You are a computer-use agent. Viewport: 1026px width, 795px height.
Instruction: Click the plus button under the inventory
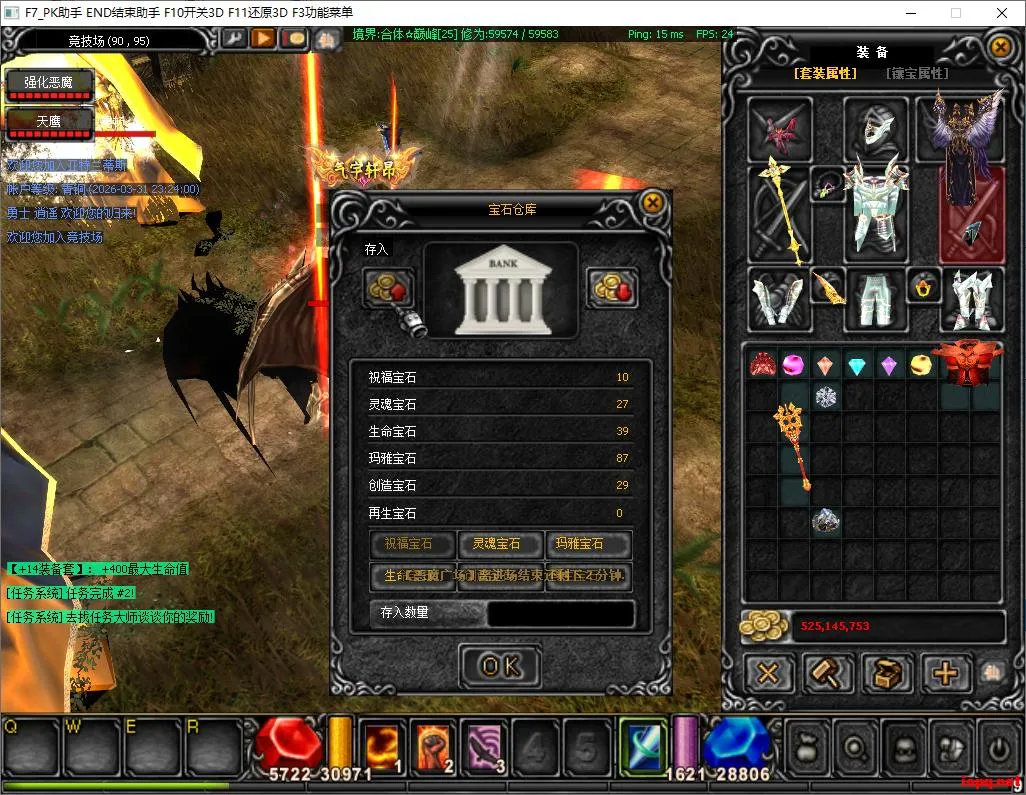[x=945, y=673]
